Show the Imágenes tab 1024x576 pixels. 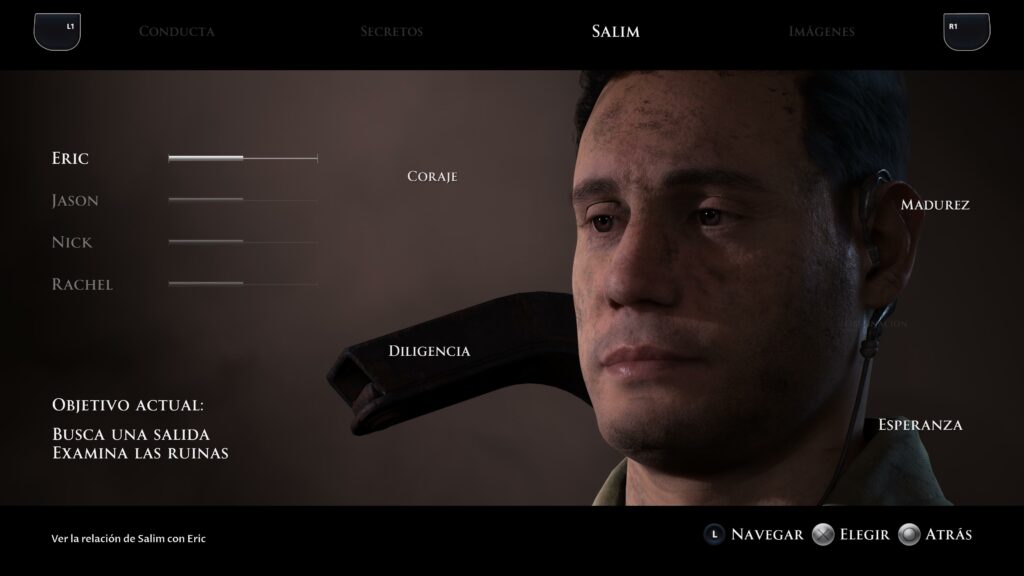tap(821, 31)
